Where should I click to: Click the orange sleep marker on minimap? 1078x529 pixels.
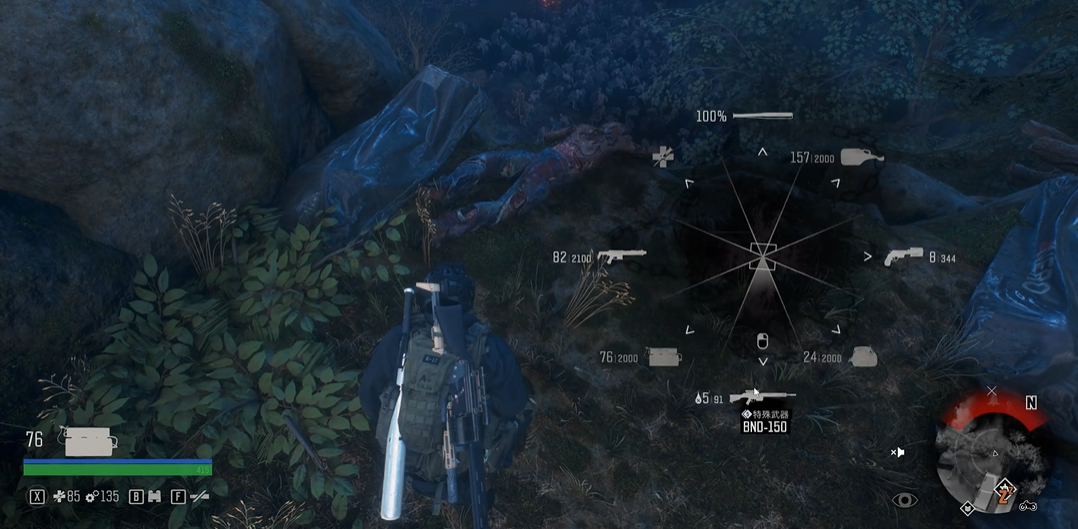coord(1004,491)
